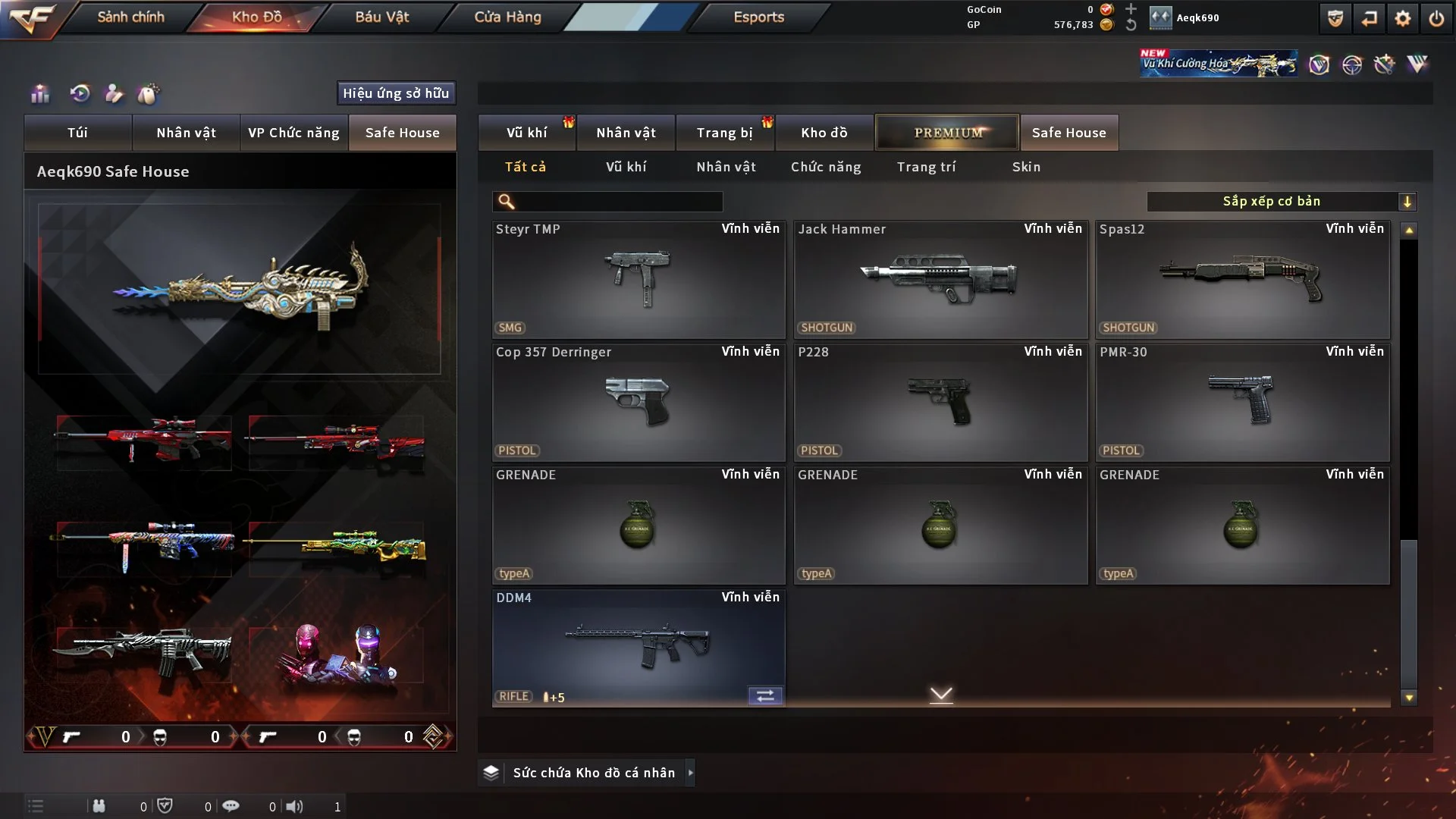The width and height of the screenshot is (1456, 819).
Task: Open the PREMIUM tab
Action: 947,133
